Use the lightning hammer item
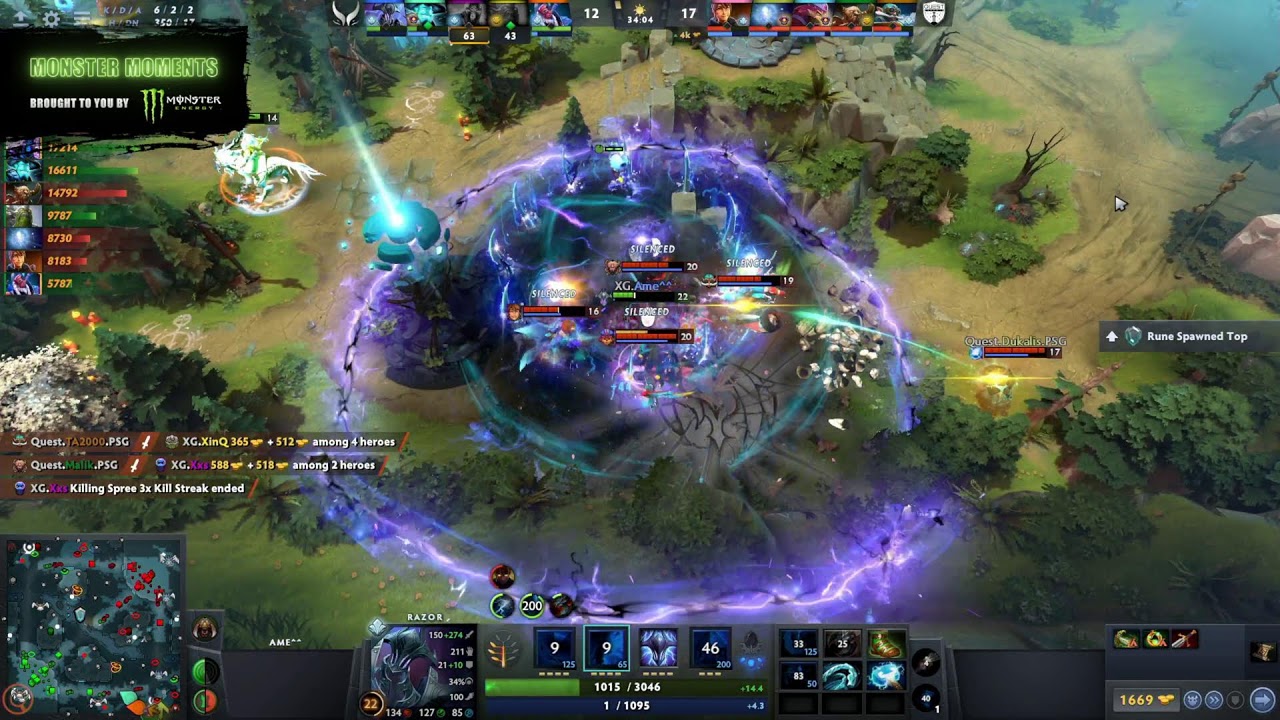The height and width of the screenshot is (720, 1280). pos(886,677)
